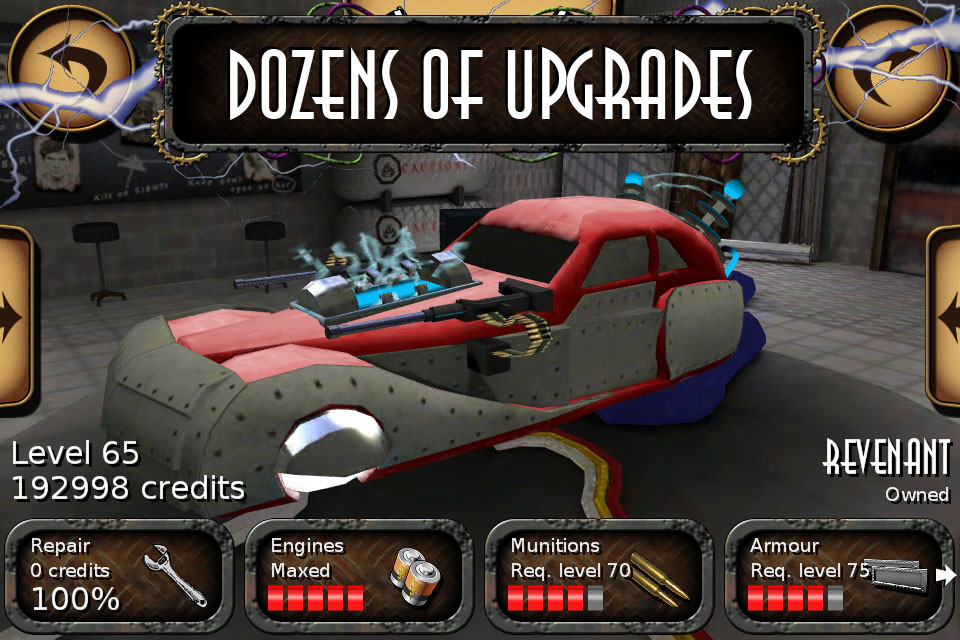
Task: Show the previous vehicle using left edge arrow
Action: tap(14, 316)
